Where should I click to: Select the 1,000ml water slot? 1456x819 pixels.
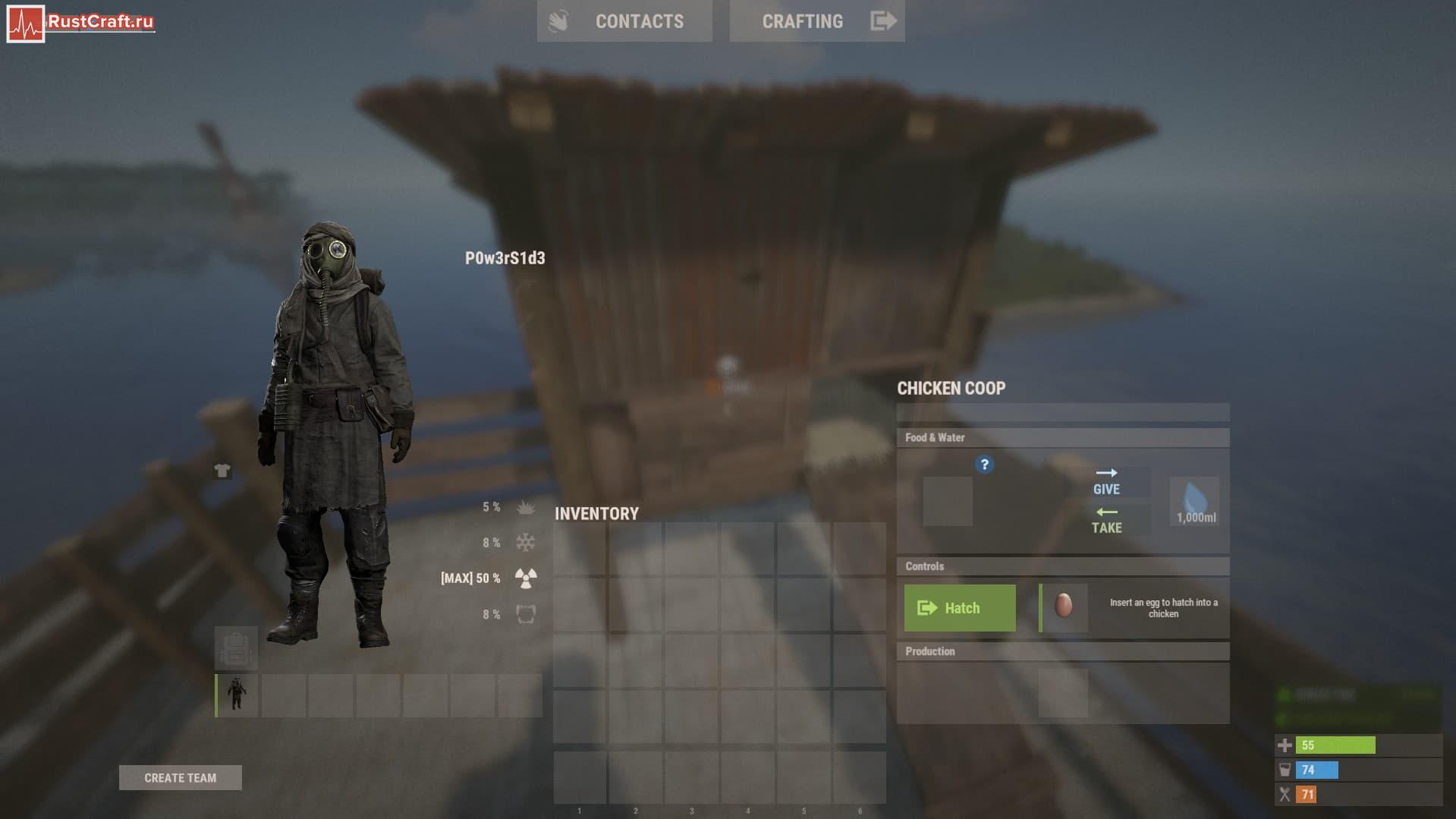coord(1194,501)
